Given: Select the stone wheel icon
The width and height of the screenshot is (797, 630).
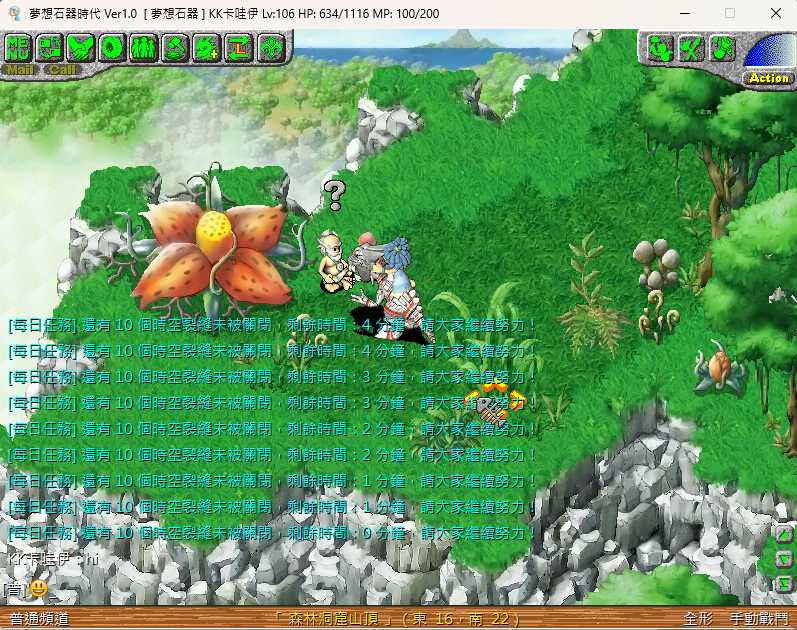Looking at the screenshot, I should pos(112,47).
